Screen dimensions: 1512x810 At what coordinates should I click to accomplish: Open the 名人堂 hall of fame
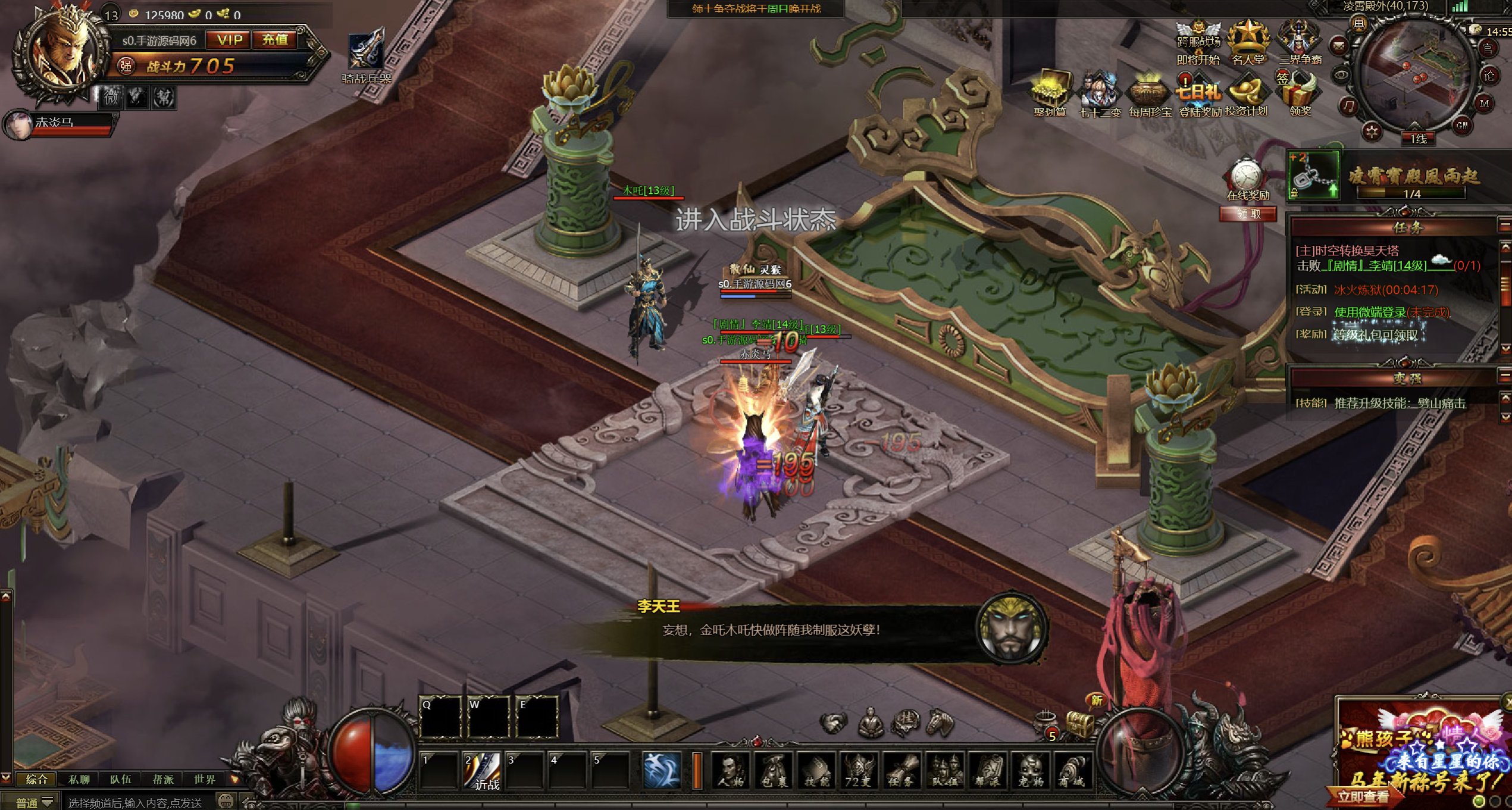click(1248, 43)
